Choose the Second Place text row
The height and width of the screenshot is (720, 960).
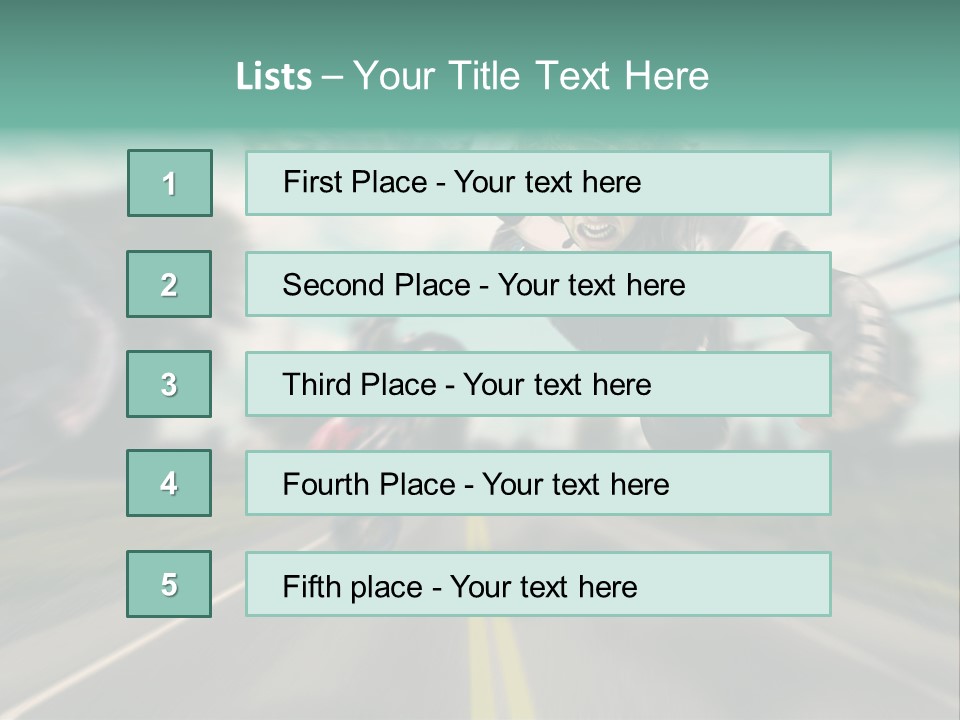click(x=538, y=284)
